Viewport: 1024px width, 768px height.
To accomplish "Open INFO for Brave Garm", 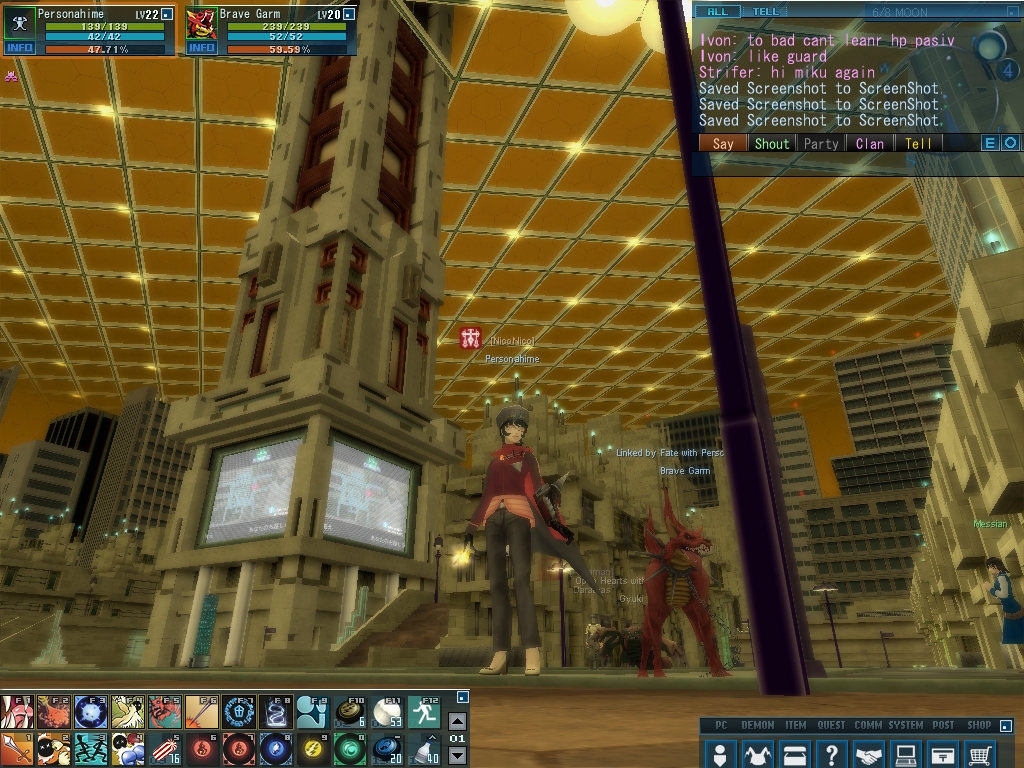I will [202, 48].
